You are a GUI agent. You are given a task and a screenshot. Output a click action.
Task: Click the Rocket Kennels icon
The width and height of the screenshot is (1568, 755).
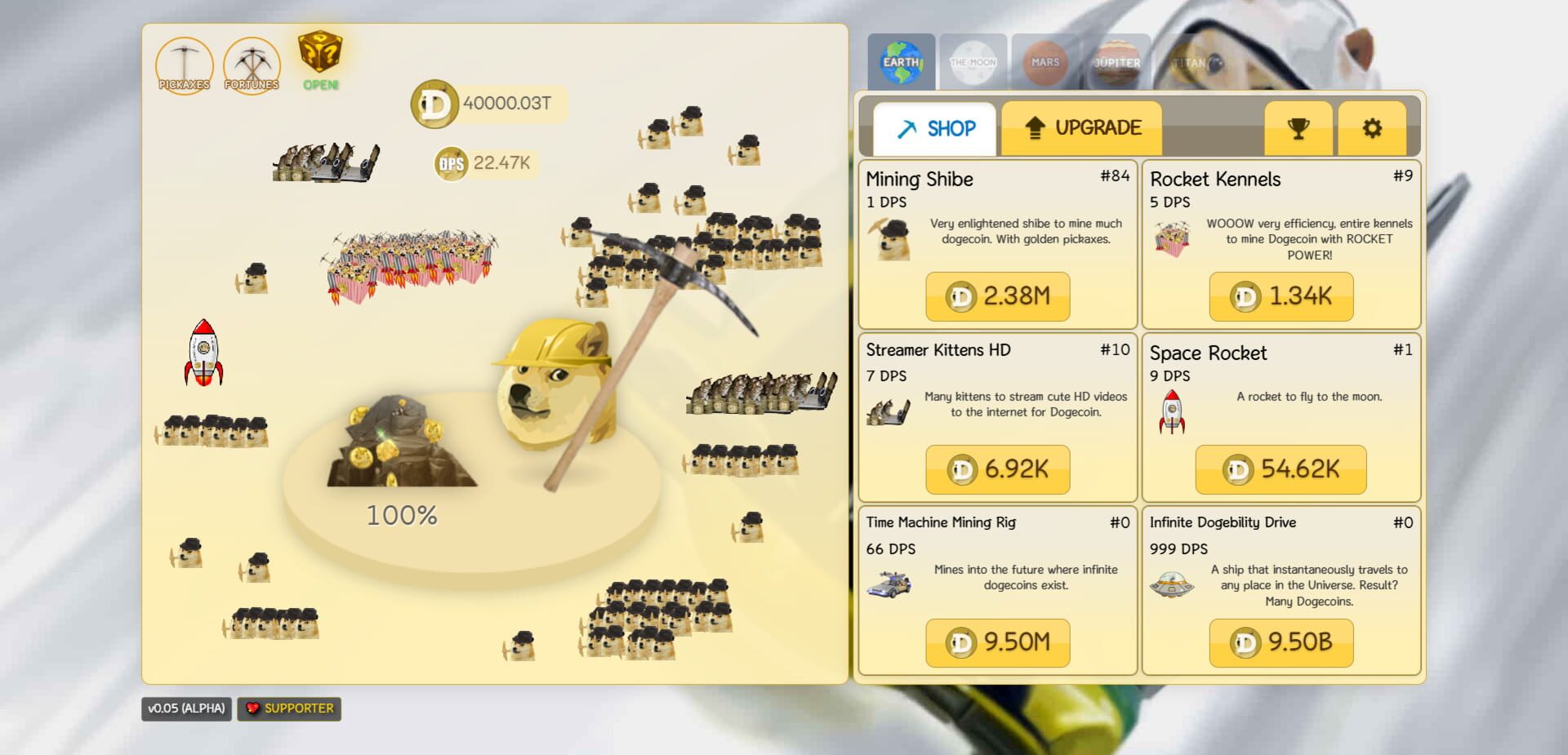click(1174, 239)
